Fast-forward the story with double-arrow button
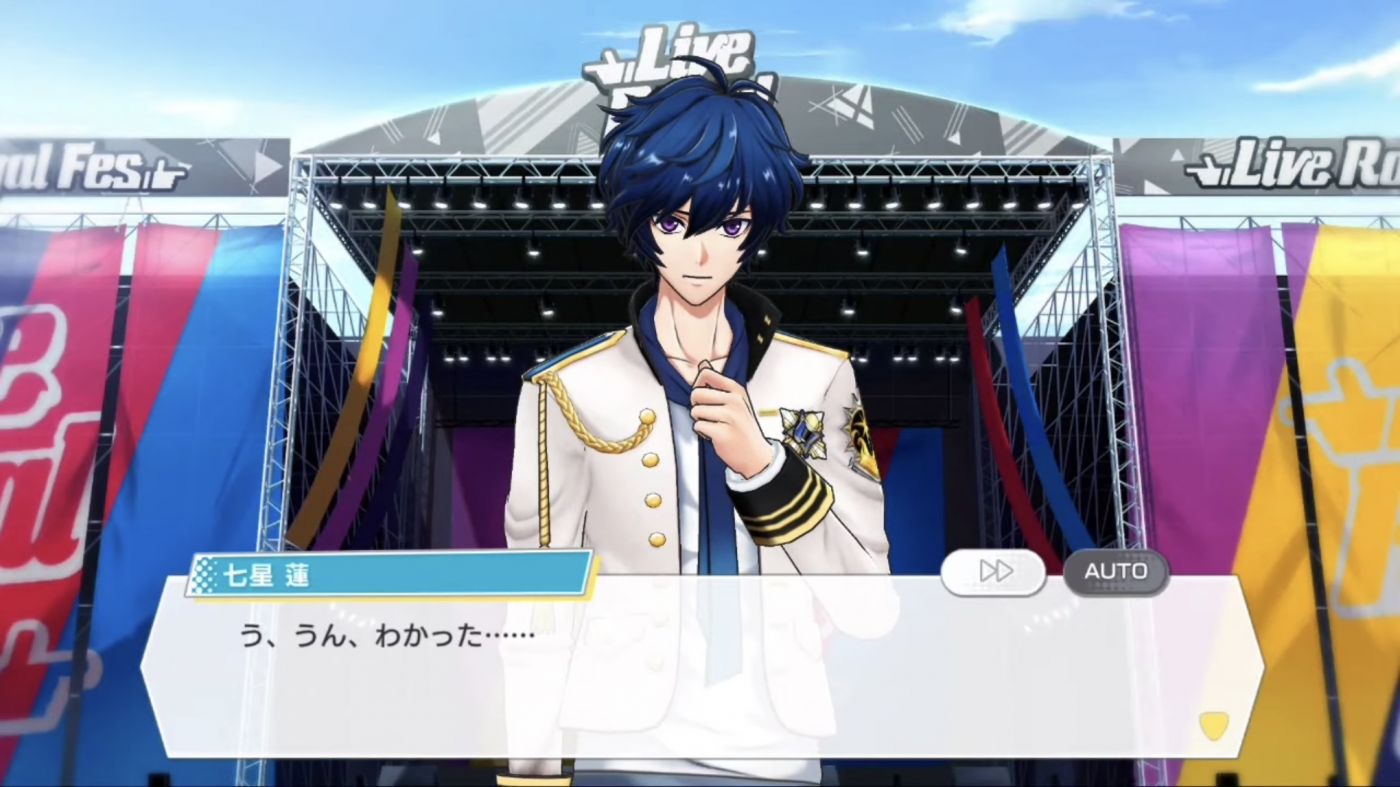This screenshot has height=787, width=1400. tap(993, 572)
